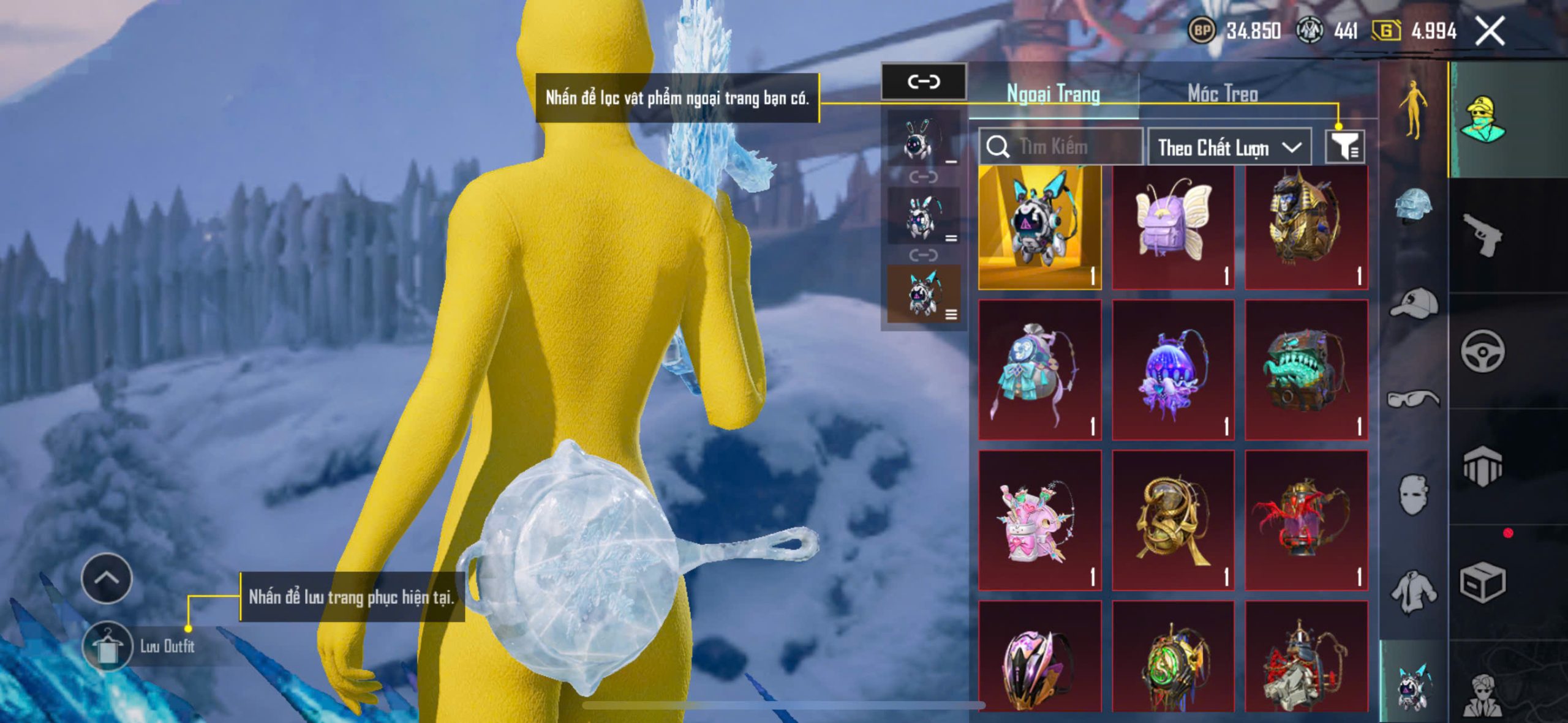The image size is (1568, 723).
Task: Click the up-arrow circle button
Action: coord(107,579)
